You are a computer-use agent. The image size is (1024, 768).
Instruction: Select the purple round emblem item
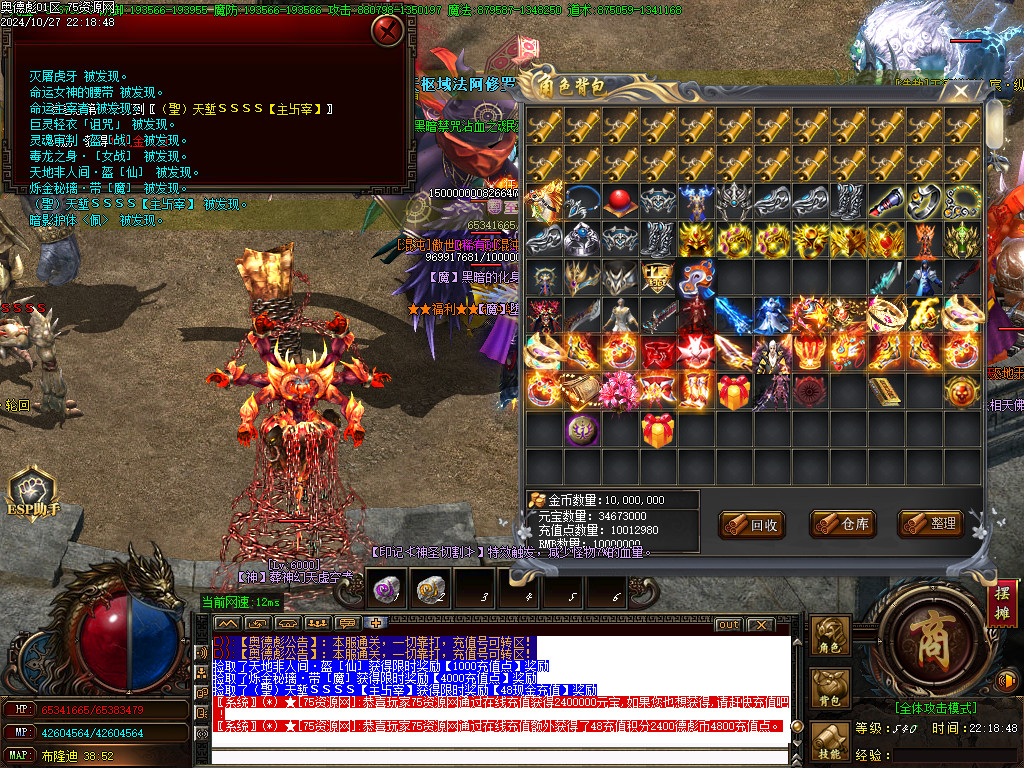tap(582, 430)
